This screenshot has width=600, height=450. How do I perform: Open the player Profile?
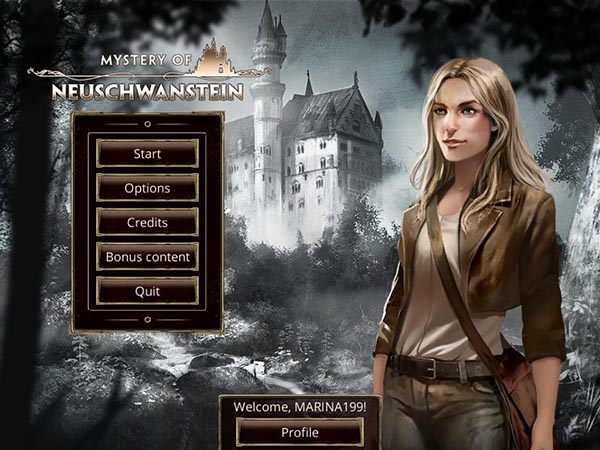click(299, 432)
